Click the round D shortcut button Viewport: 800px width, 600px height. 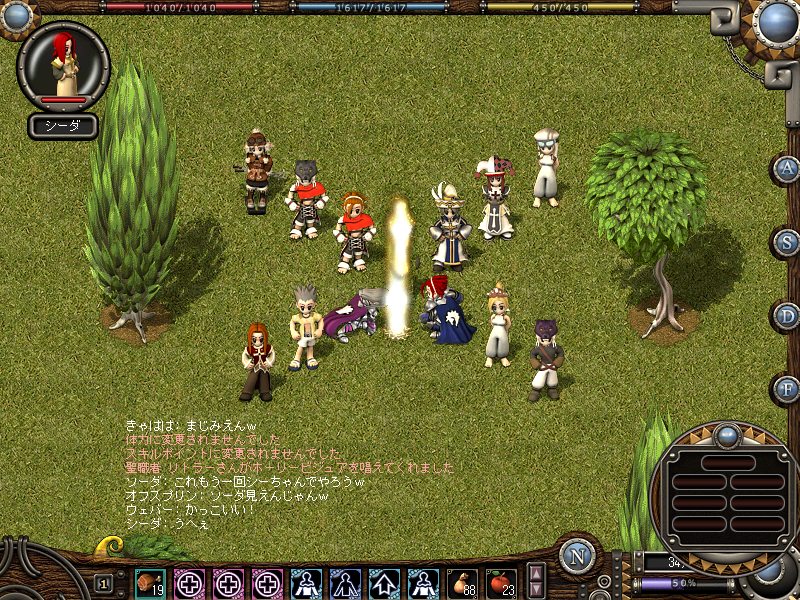click(787, 315)
